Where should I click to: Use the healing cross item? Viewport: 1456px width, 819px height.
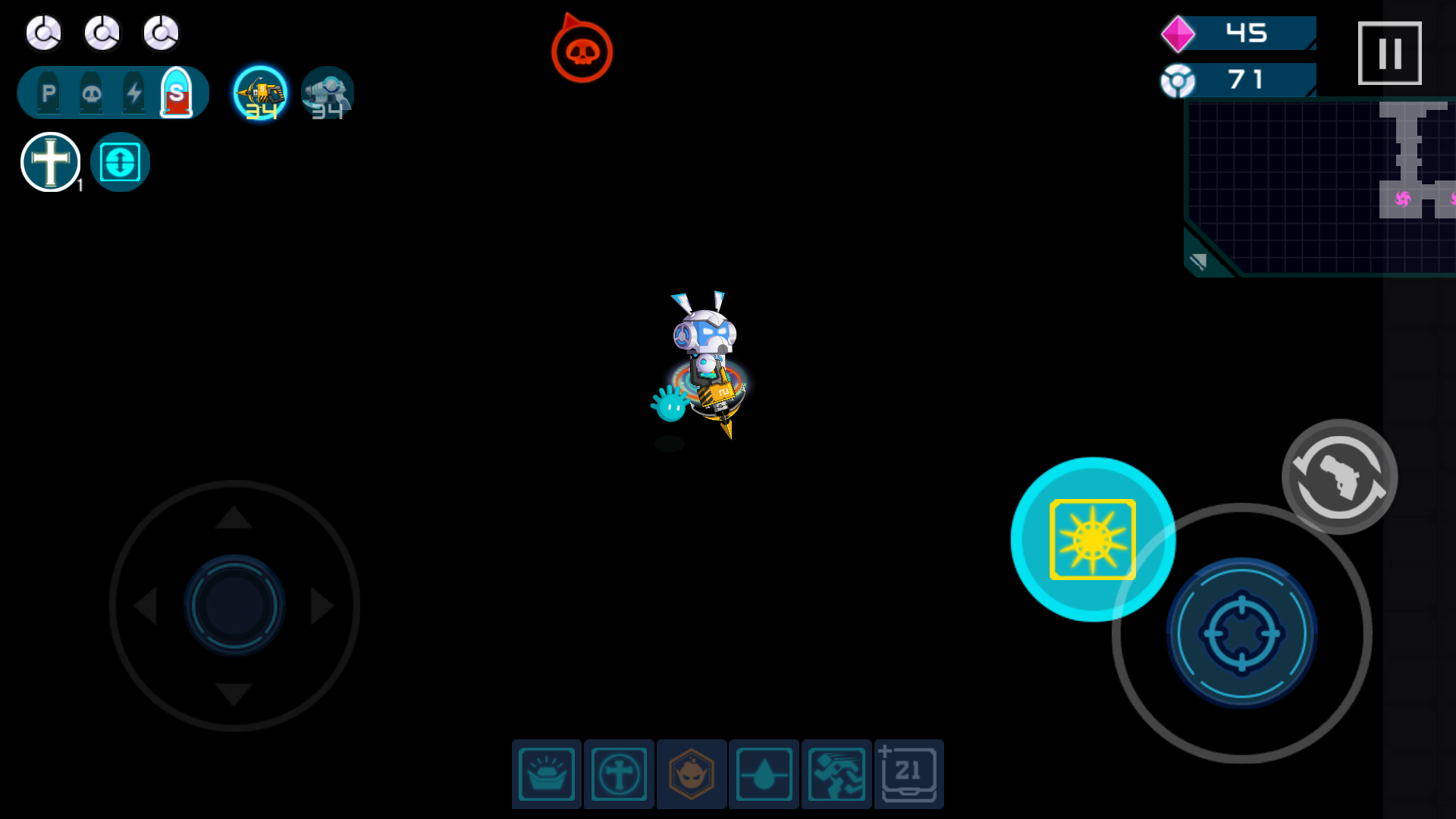click(50, 162)
